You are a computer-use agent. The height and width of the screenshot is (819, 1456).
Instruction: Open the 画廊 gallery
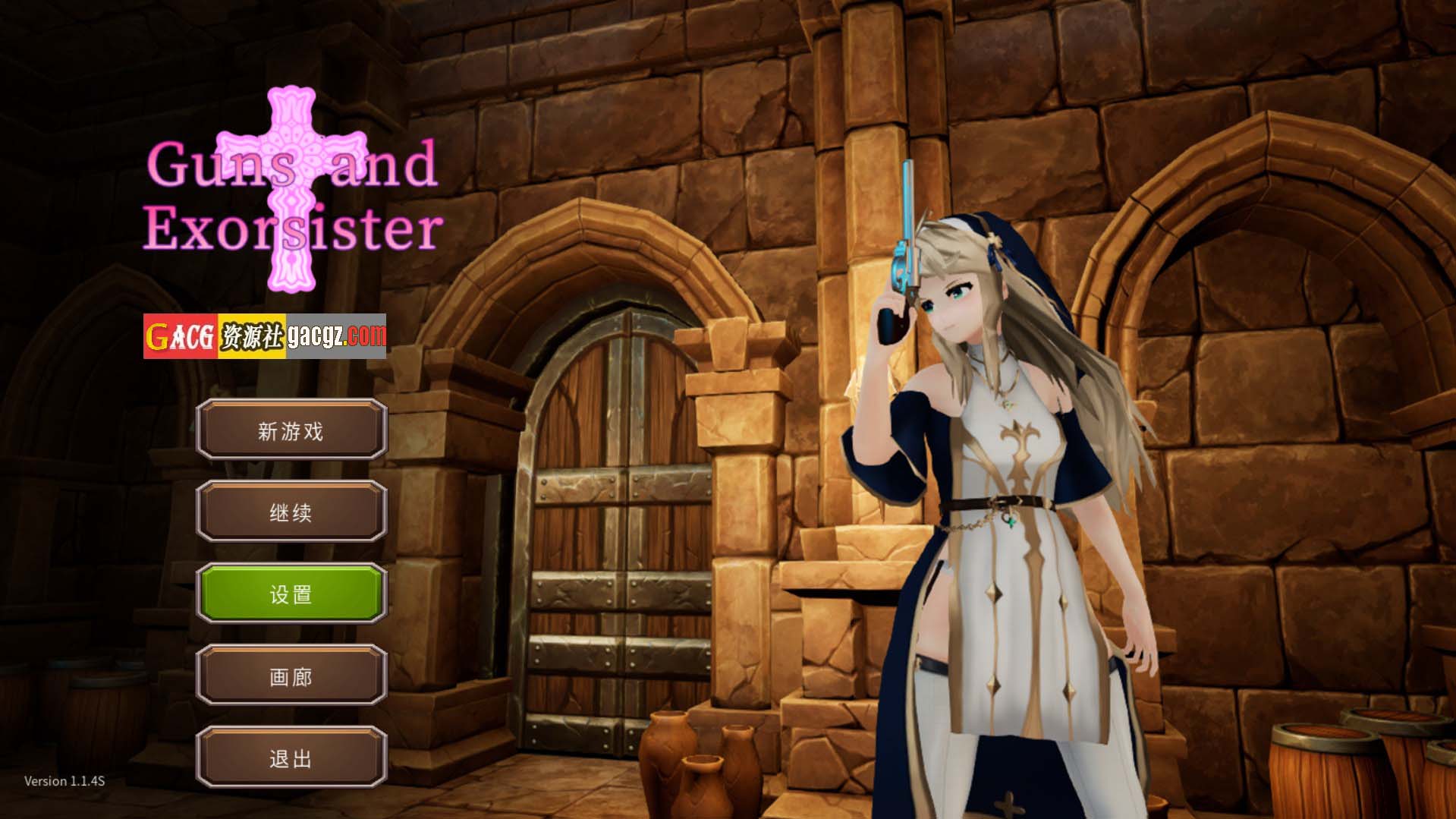click(291, 676)
